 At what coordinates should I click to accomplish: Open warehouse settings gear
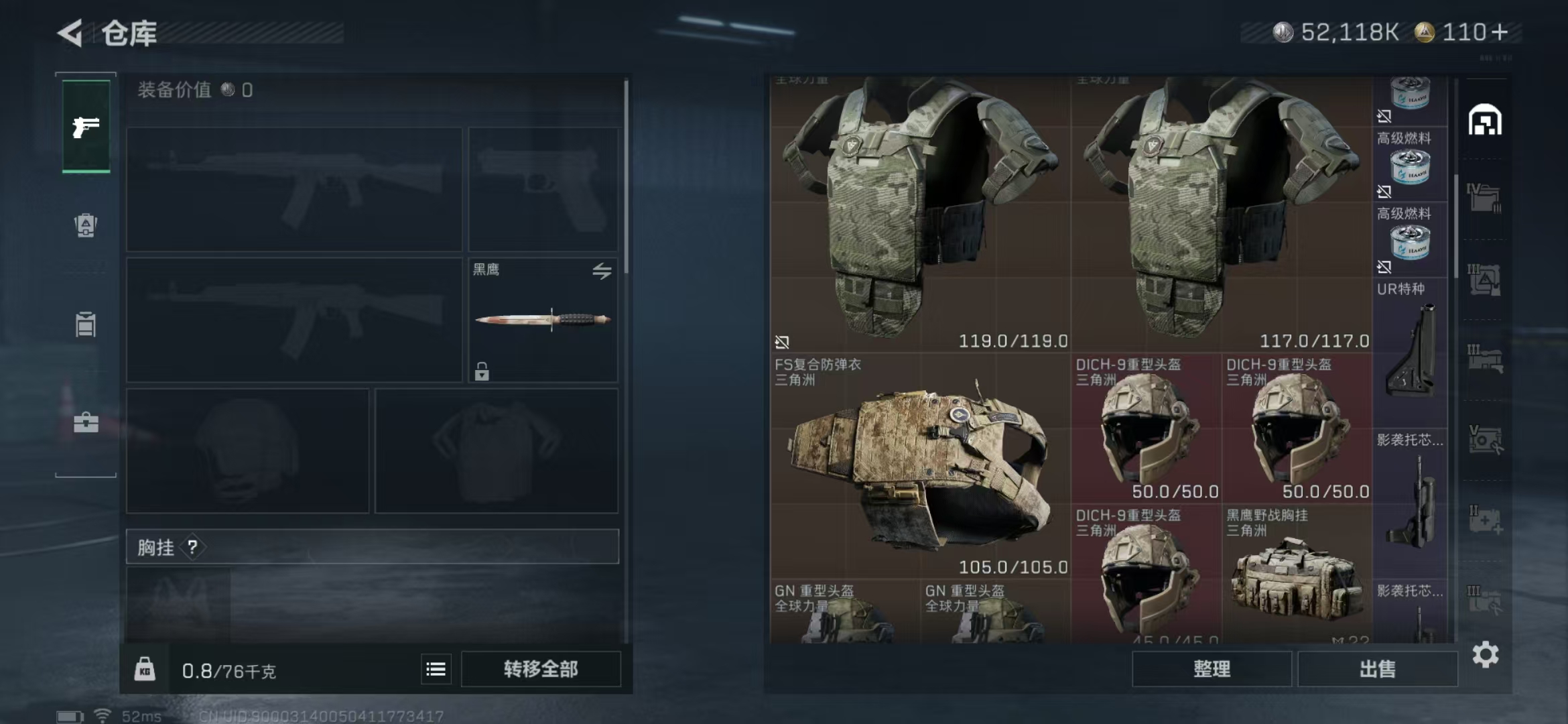pos(1485,654)
